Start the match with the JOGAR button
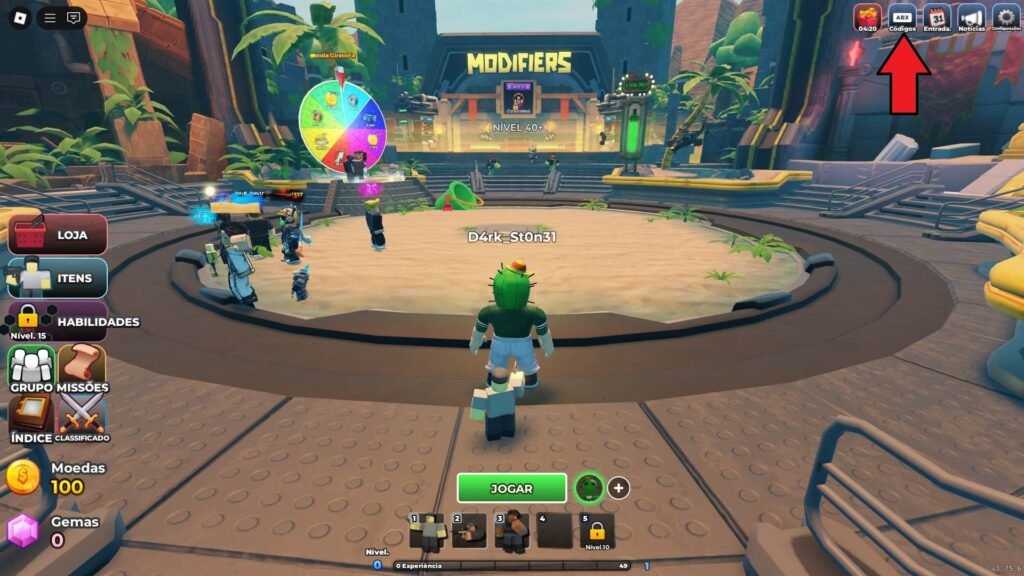 pyautogui.click(x=511, y=488)
